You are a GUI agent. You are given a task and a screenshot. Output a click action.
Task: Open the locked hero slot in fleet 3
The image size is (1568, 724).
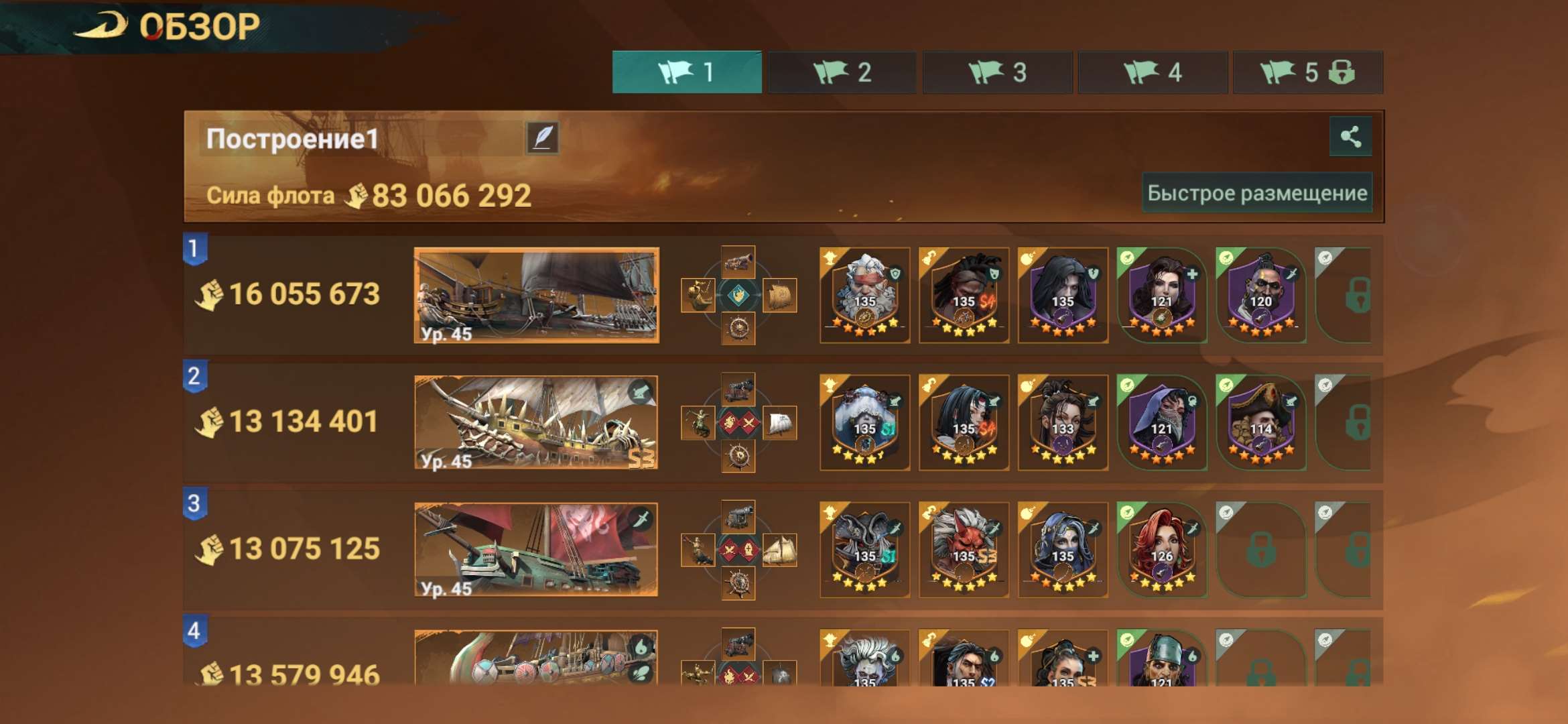click(1262, 550)
